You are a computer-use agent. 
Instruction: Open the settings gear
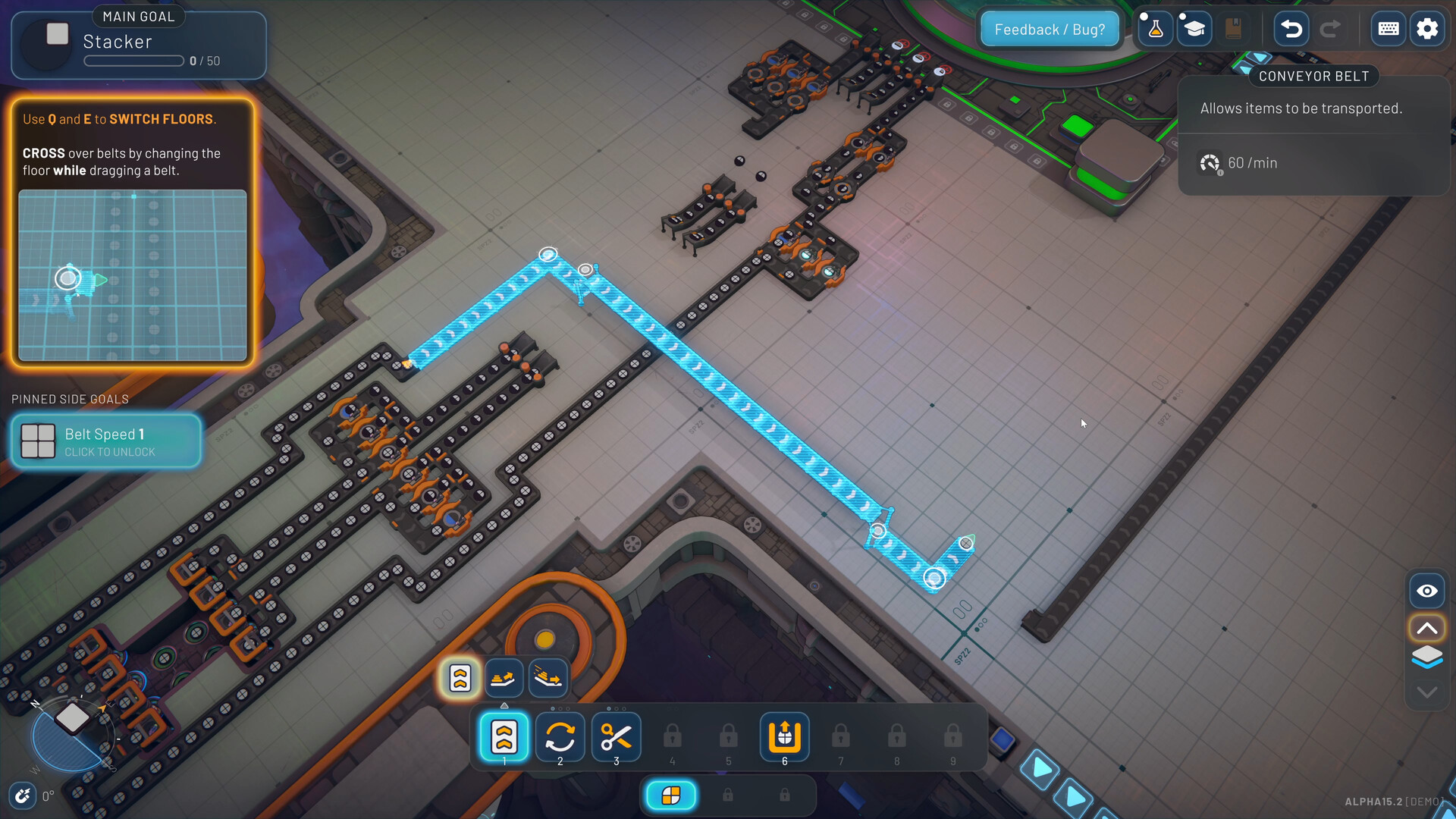coord(1428,28)
